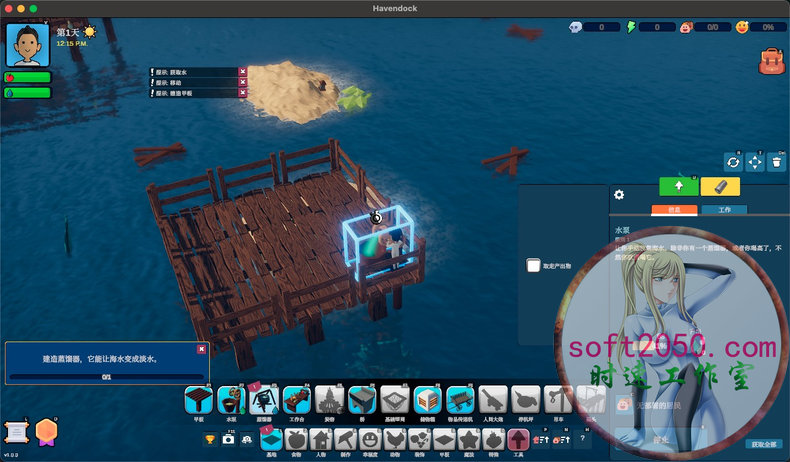
Task: Dismiss the 获取水 hint
Action: (242, 71)
